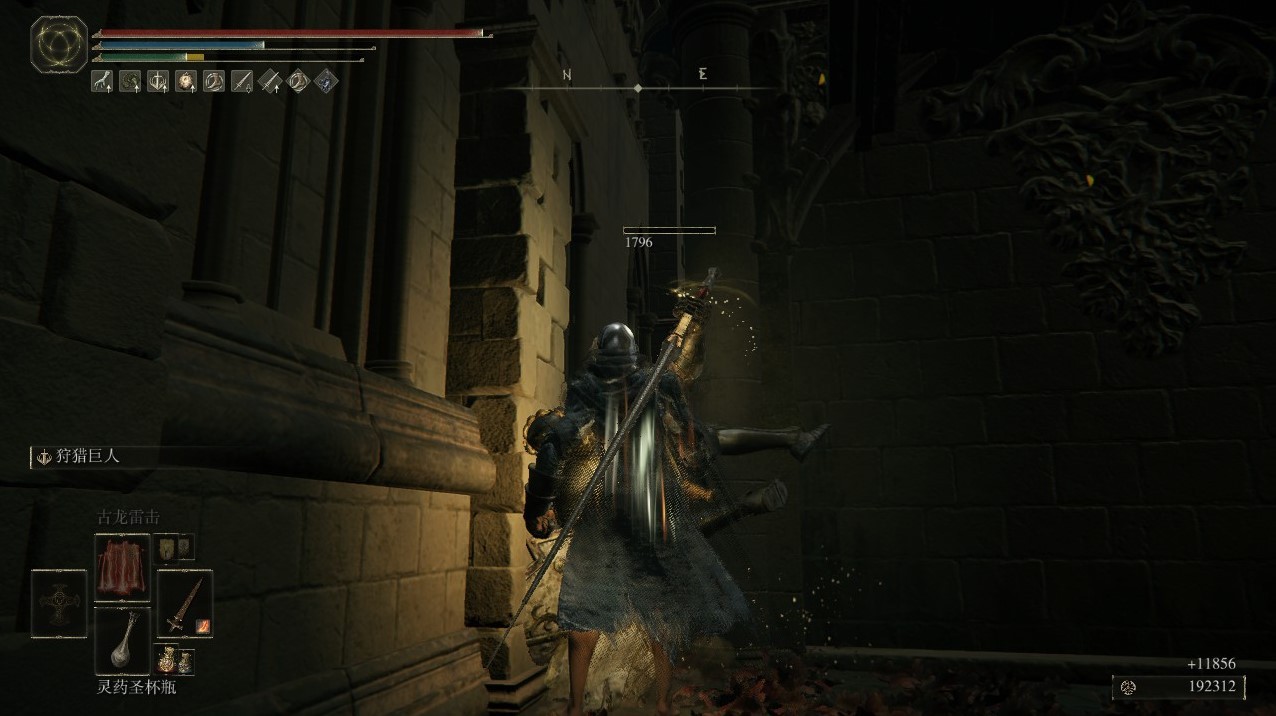This screenshot has height=716, width=1276.
Task: Inspect the green swirl buff icon
Action: 129,81
